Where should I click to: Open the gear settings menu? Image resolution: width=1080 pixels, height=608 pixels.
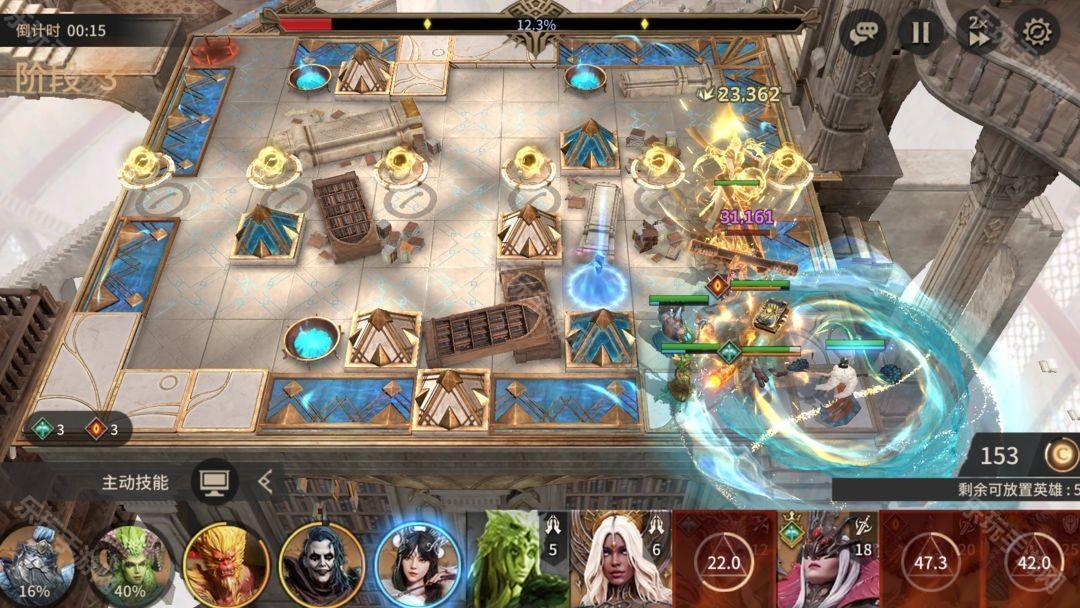1037,32
